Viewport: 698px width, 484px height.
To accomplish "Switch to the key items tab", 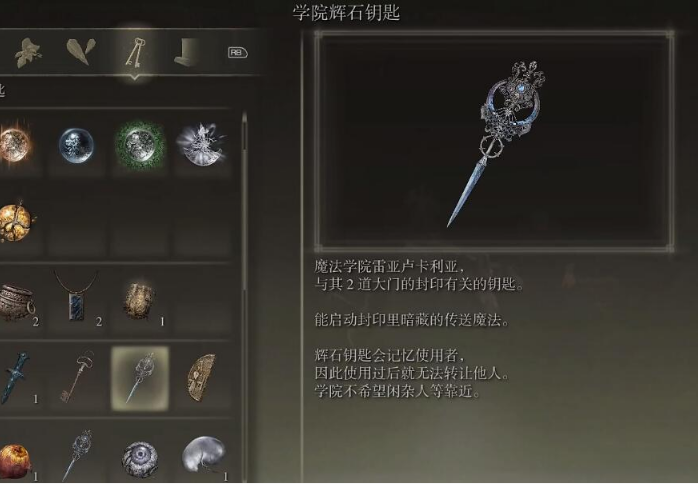I will (x=132, y=50).
